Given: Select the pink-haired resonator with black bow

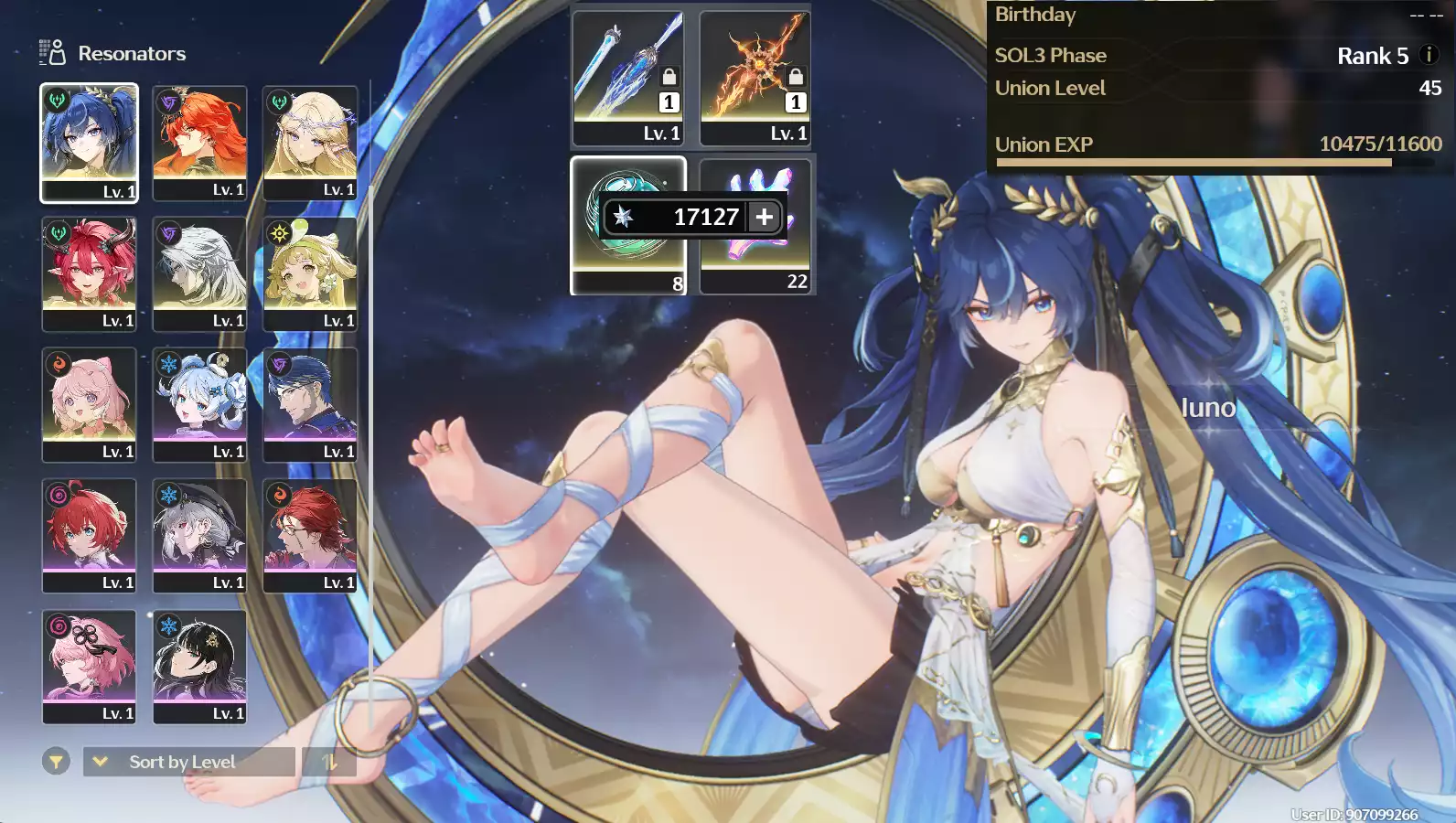Looking at the screenshot, I should coord(89,666).
